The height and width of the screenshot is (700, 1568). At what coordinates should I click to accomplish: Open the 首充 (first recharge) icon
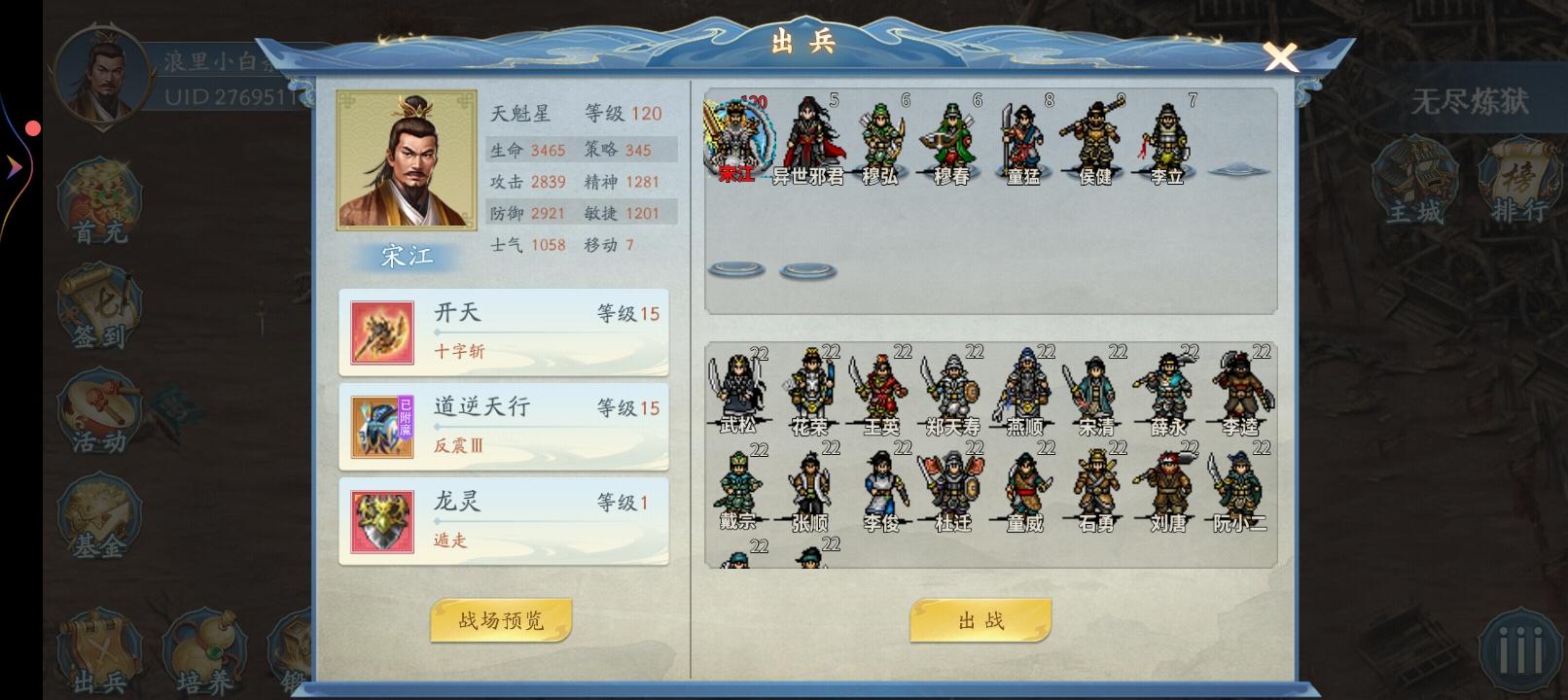pyautogui.click(x=97, y=199)
